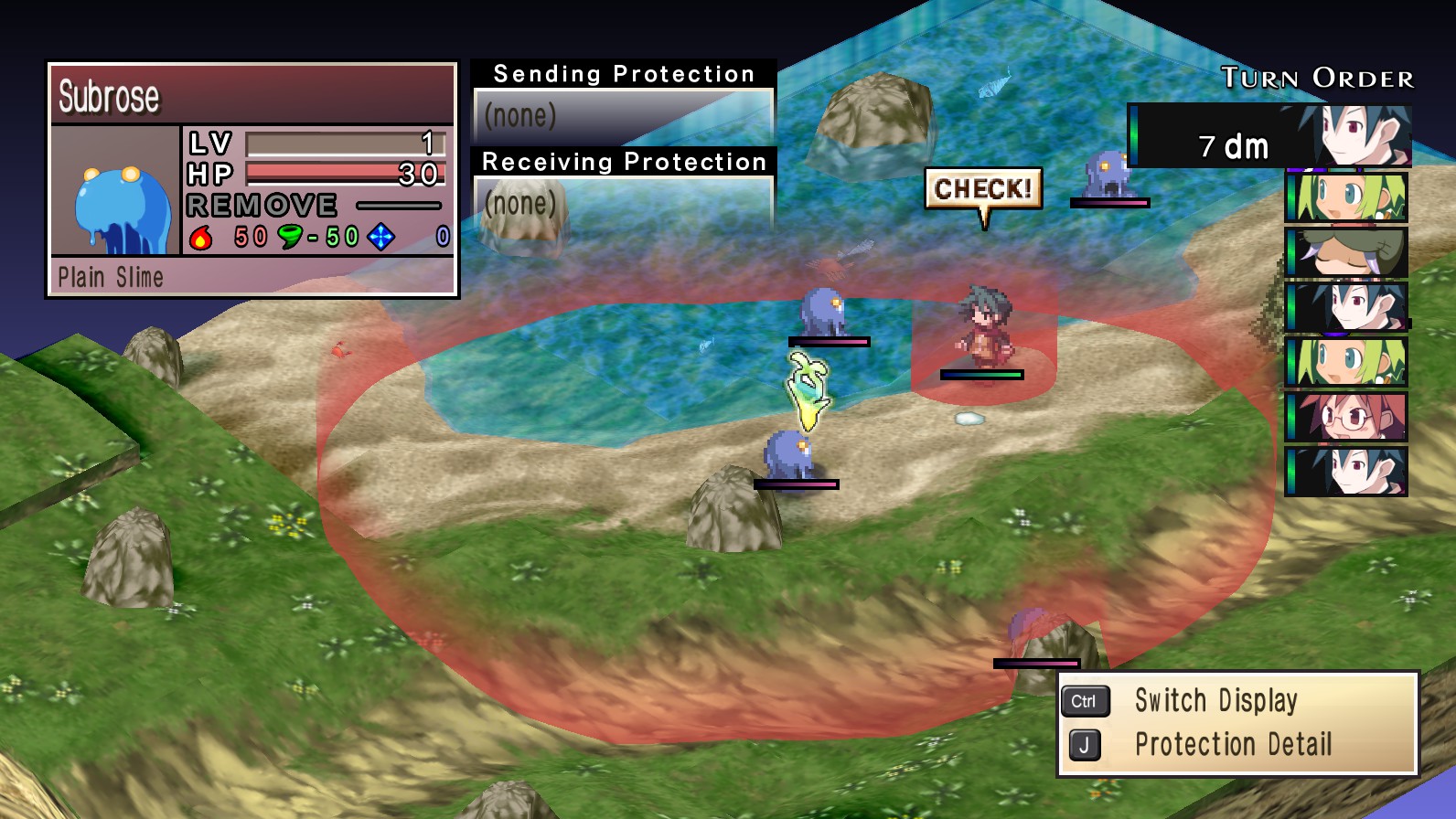Image resolution: width=1456 pixels, height=819 pixels.
Task: Select the sleeping character's portrait in the turn order
Action: [x=1344, y=251]
